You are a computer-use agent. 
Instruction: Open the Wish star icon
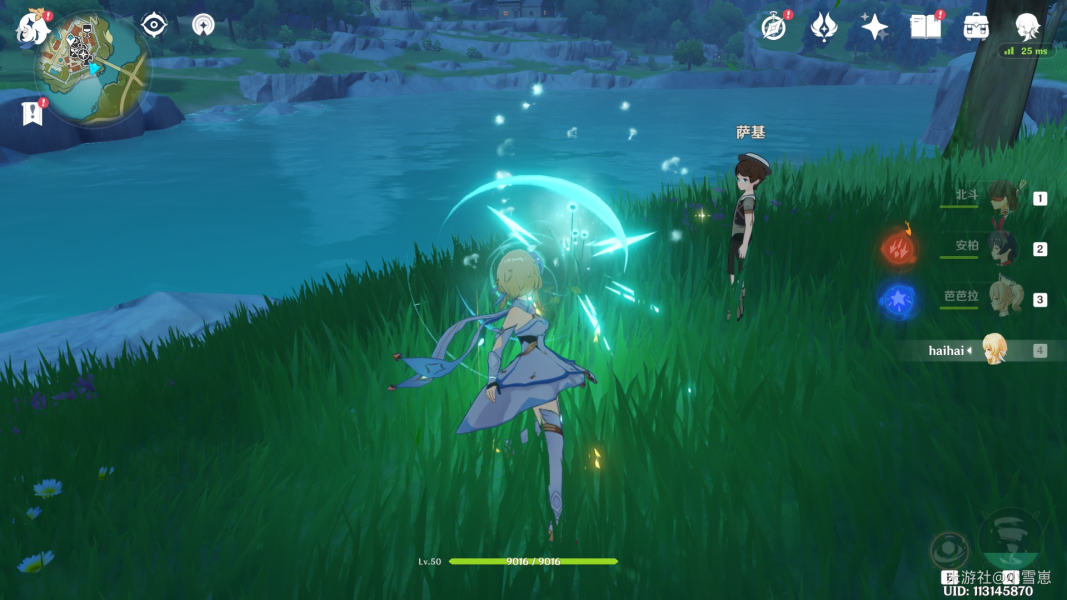point(875,27)
